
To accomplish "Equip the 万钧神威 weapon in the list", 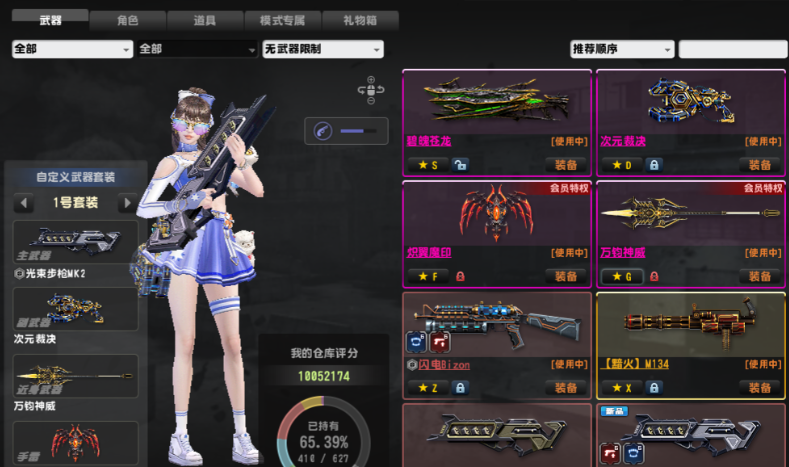I will (x=760, y=276).
